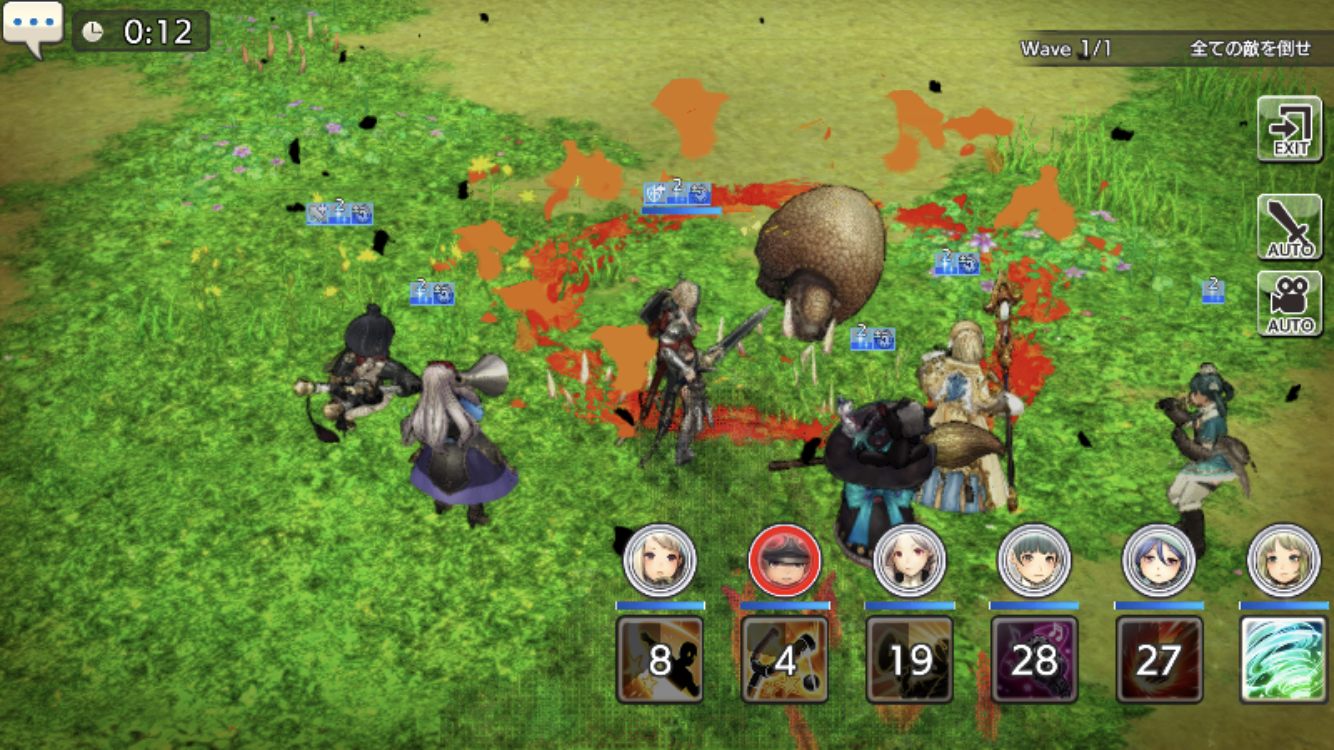This screenshot has height=750, width=1334.
Task: Select the red-ringed capped character portrait
Action: click(x=784, y=561)
